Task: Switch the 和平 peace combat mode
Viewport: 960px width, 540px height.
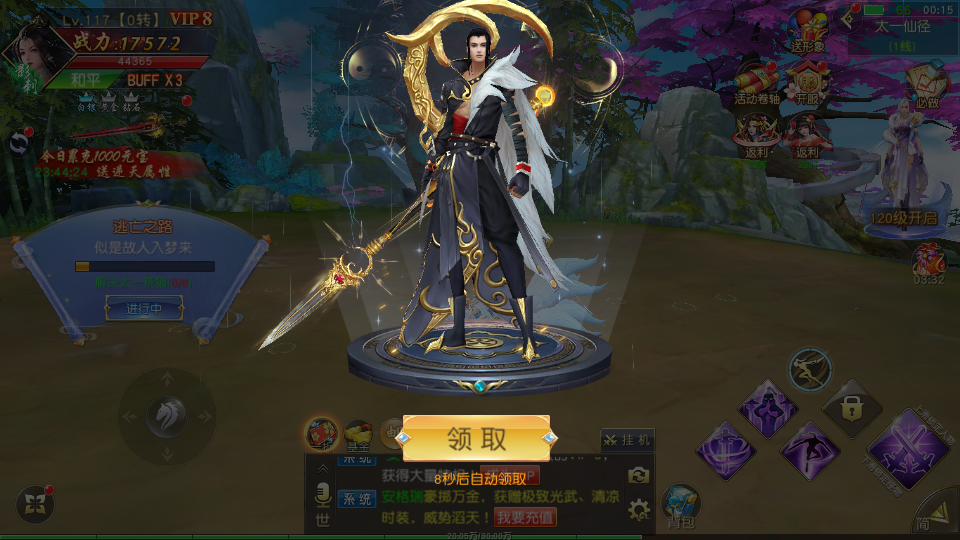Action: point(87,80)
